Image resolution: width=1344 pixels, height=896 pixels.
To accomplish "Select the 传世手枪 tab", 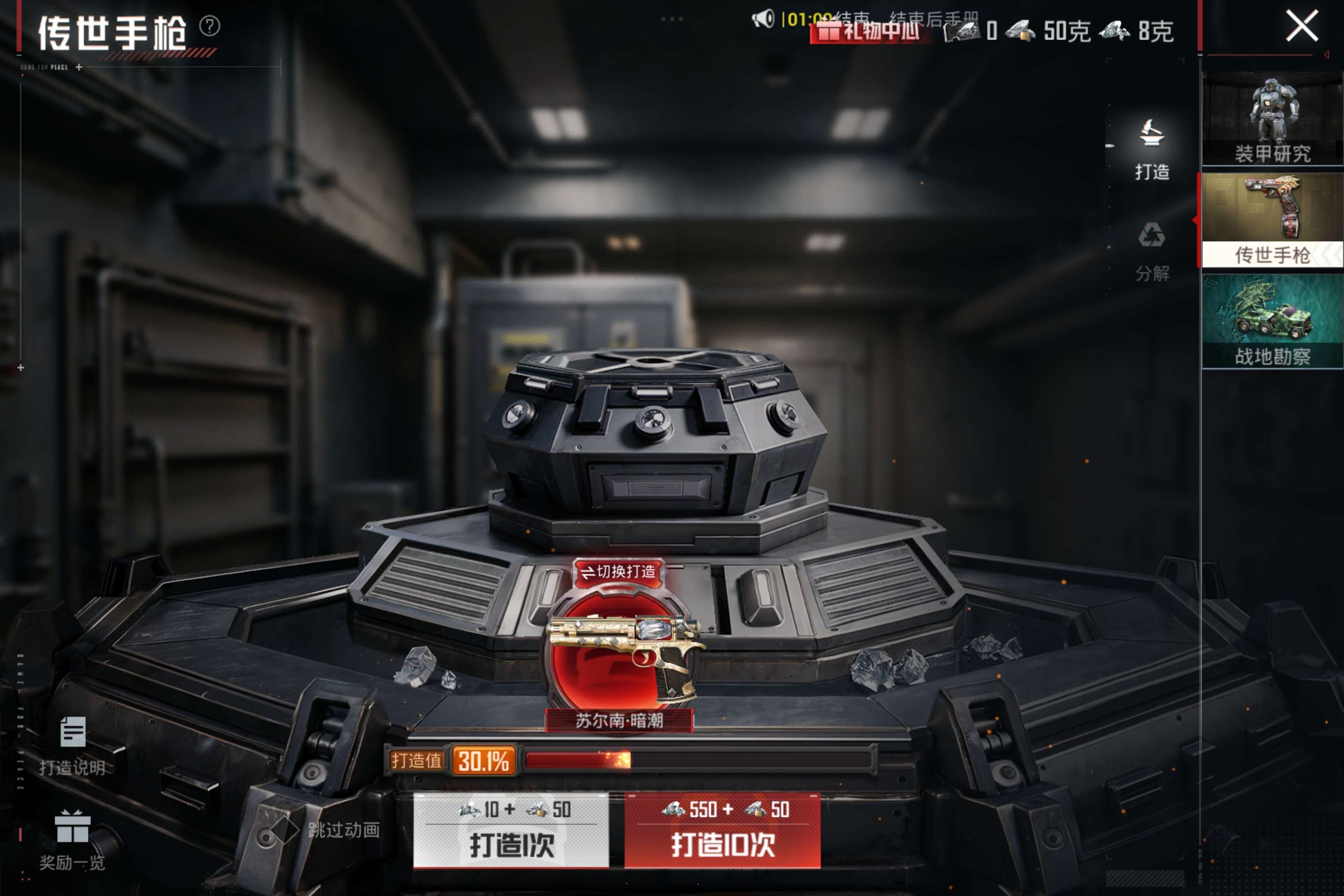I will point(1272,220).
